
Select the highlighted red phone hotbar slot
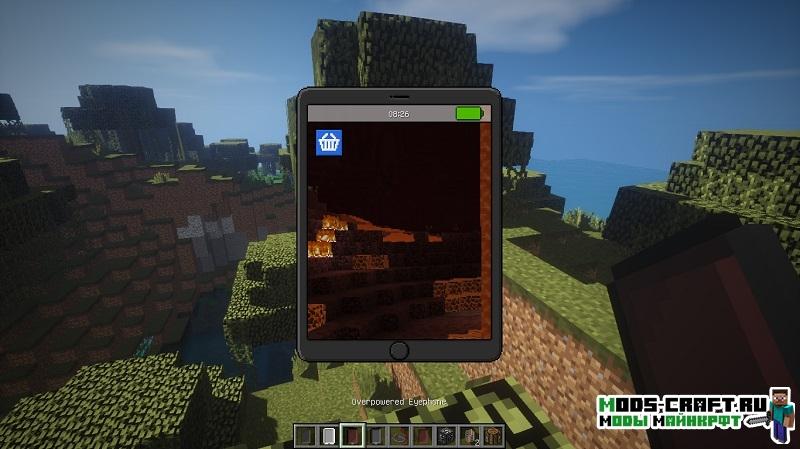[352, 435]
